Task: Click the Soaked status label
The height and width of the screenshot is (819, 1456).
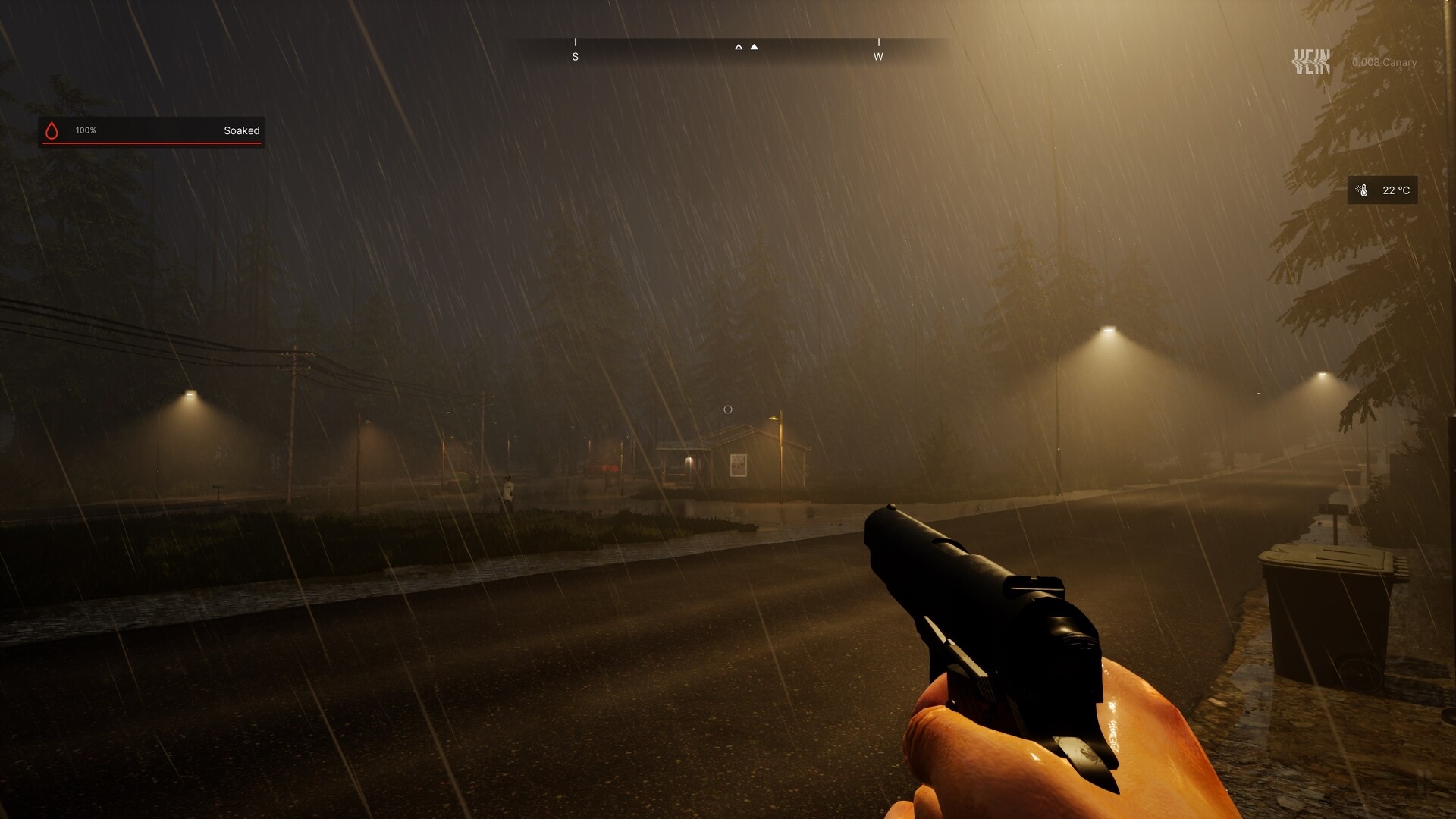Action: point(240,130)
